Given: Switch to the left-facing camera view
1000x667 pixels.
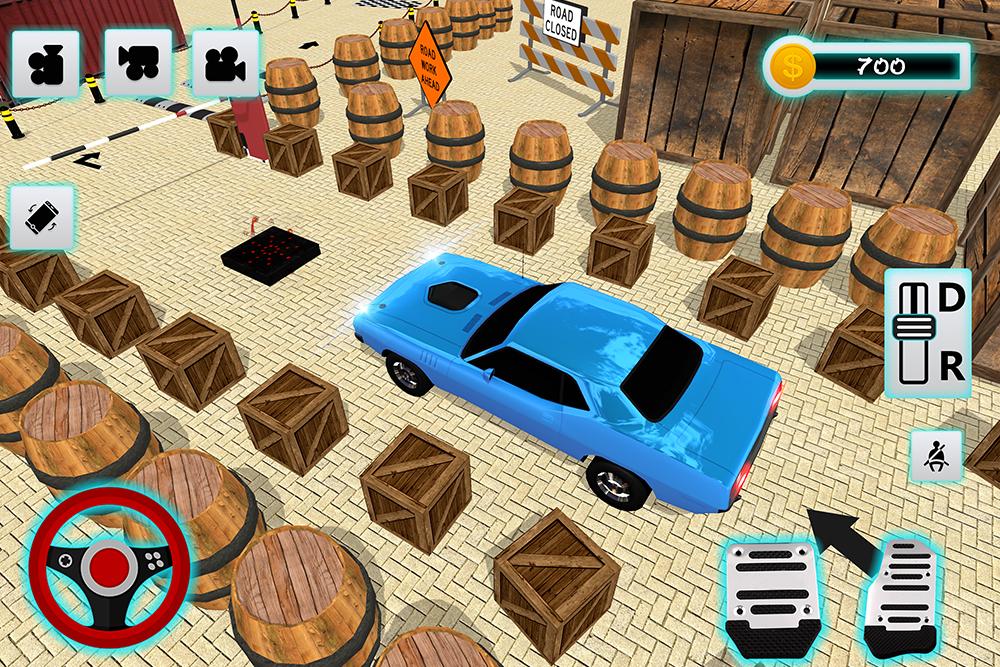Looking at the screenshot, I should 137,61.
